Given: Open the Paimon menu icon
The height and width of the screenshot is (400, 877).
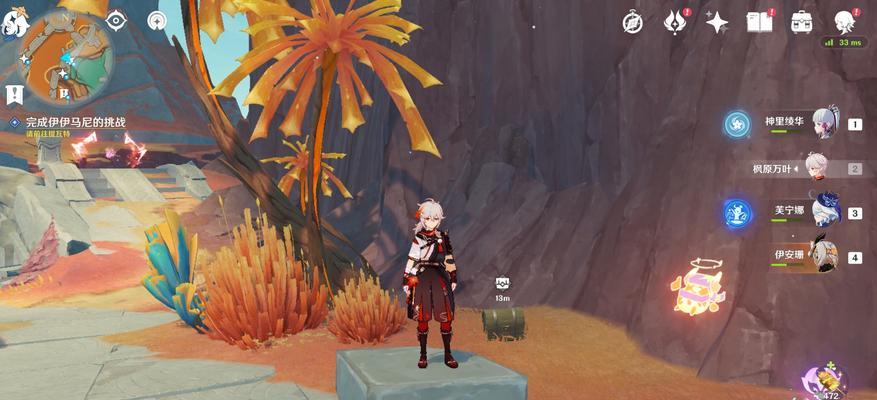Looking at the screenshot, I should coord(13,24).
